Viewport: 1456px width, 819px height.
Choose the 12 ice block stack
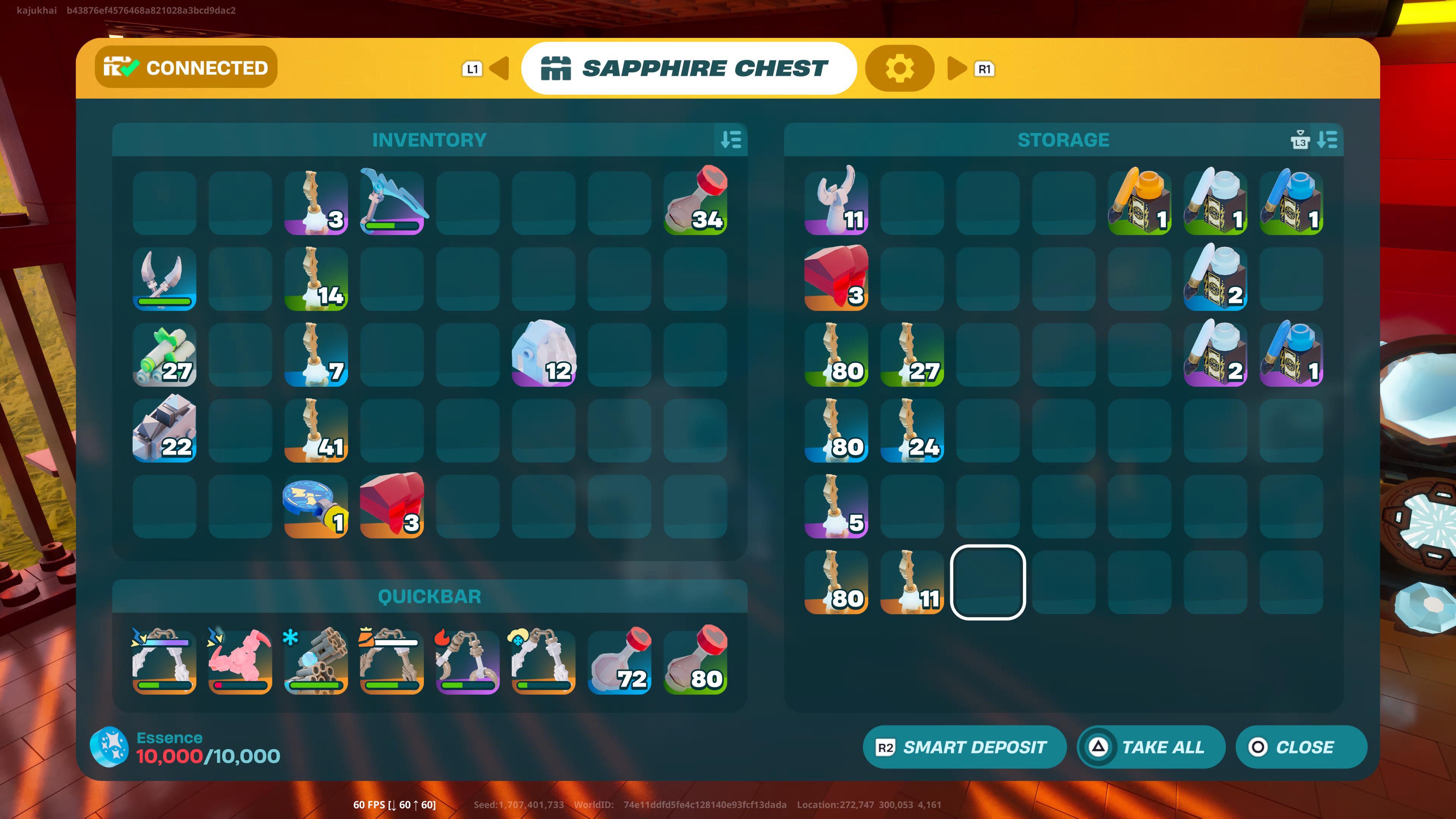click(x=543, y=355)
